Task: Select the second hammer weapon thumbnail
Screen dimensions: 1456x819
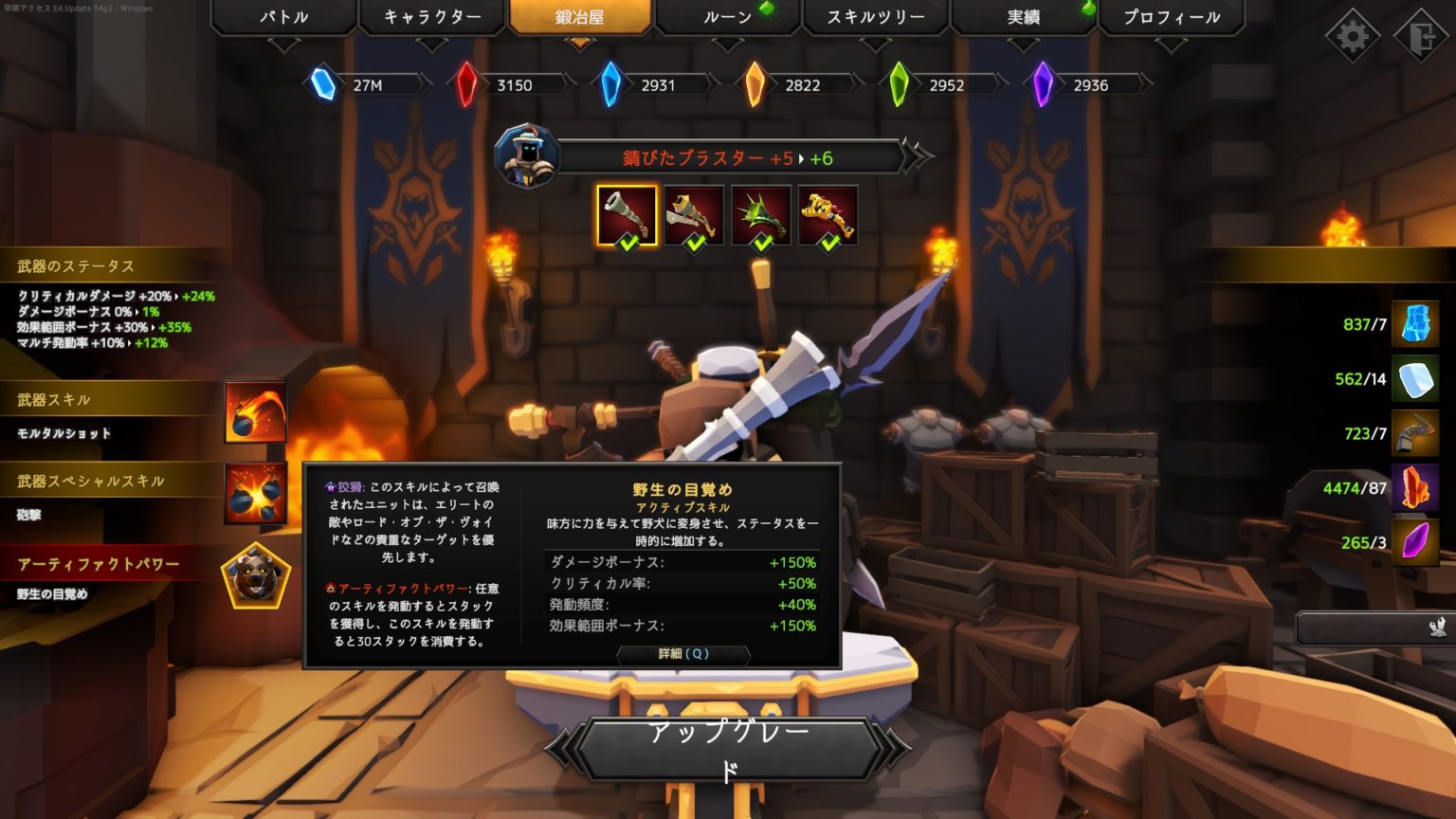Action: [693, 214]
